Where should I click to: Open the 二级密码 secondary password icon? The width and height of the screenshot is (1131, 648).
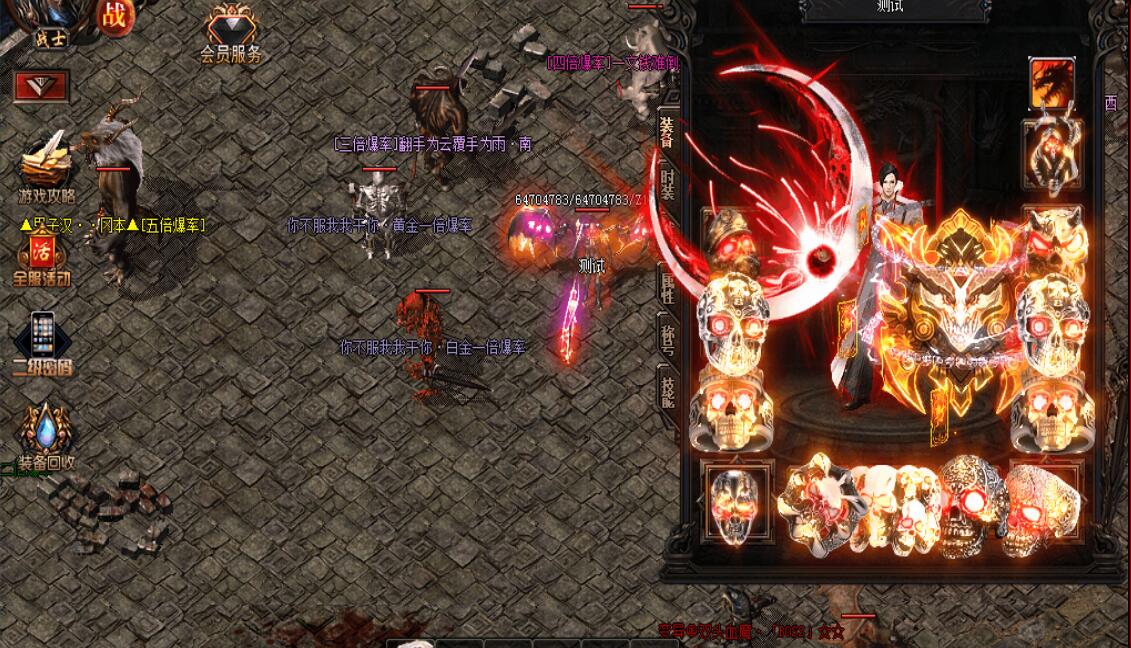coord(41,342)
